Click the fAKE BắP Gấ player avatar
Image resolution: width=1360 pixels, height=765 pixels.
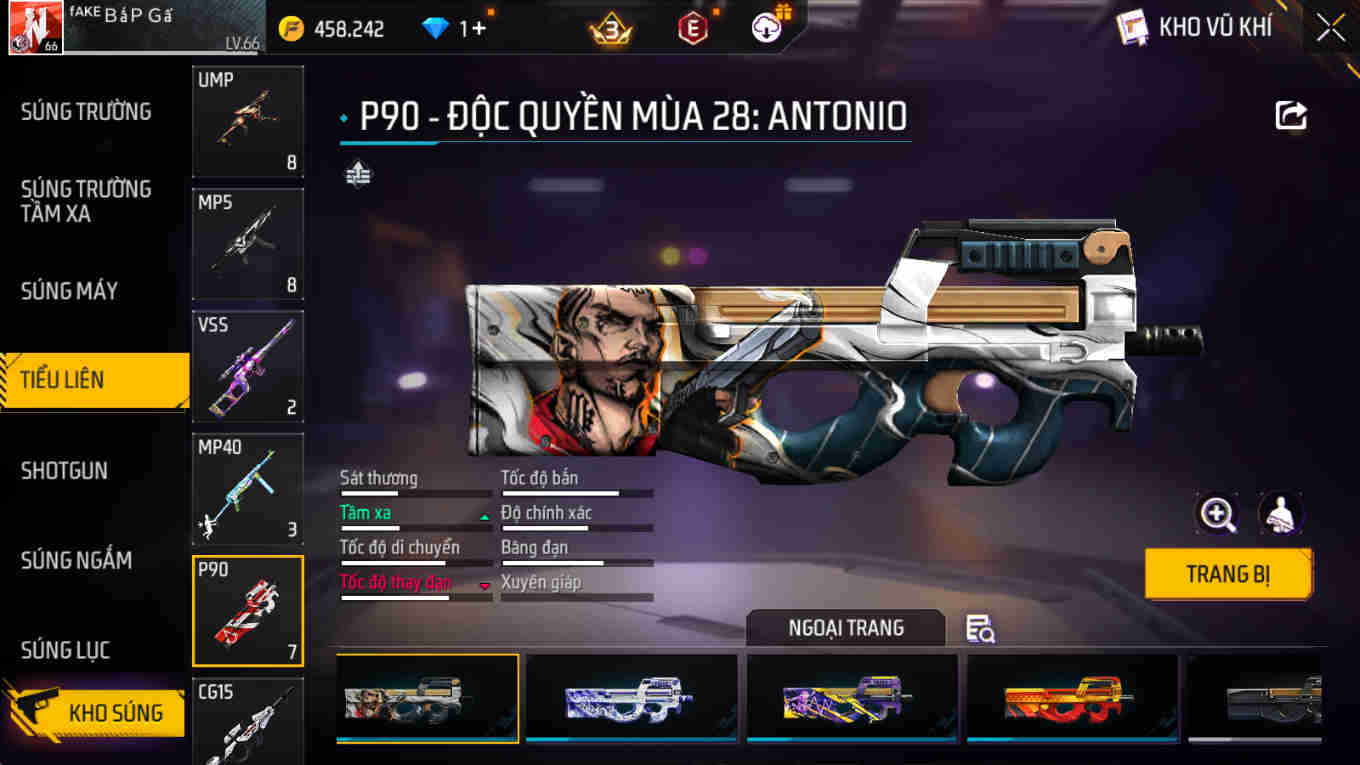pyautogui.click(x=35, y=27)
